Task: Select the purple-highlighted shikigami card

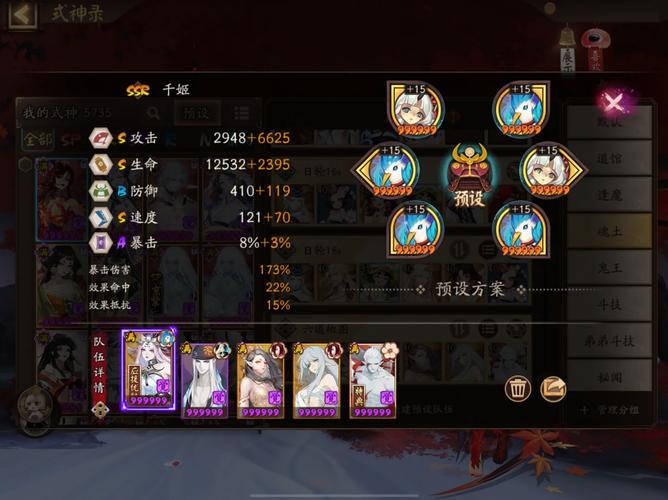Action: point(148,369)
